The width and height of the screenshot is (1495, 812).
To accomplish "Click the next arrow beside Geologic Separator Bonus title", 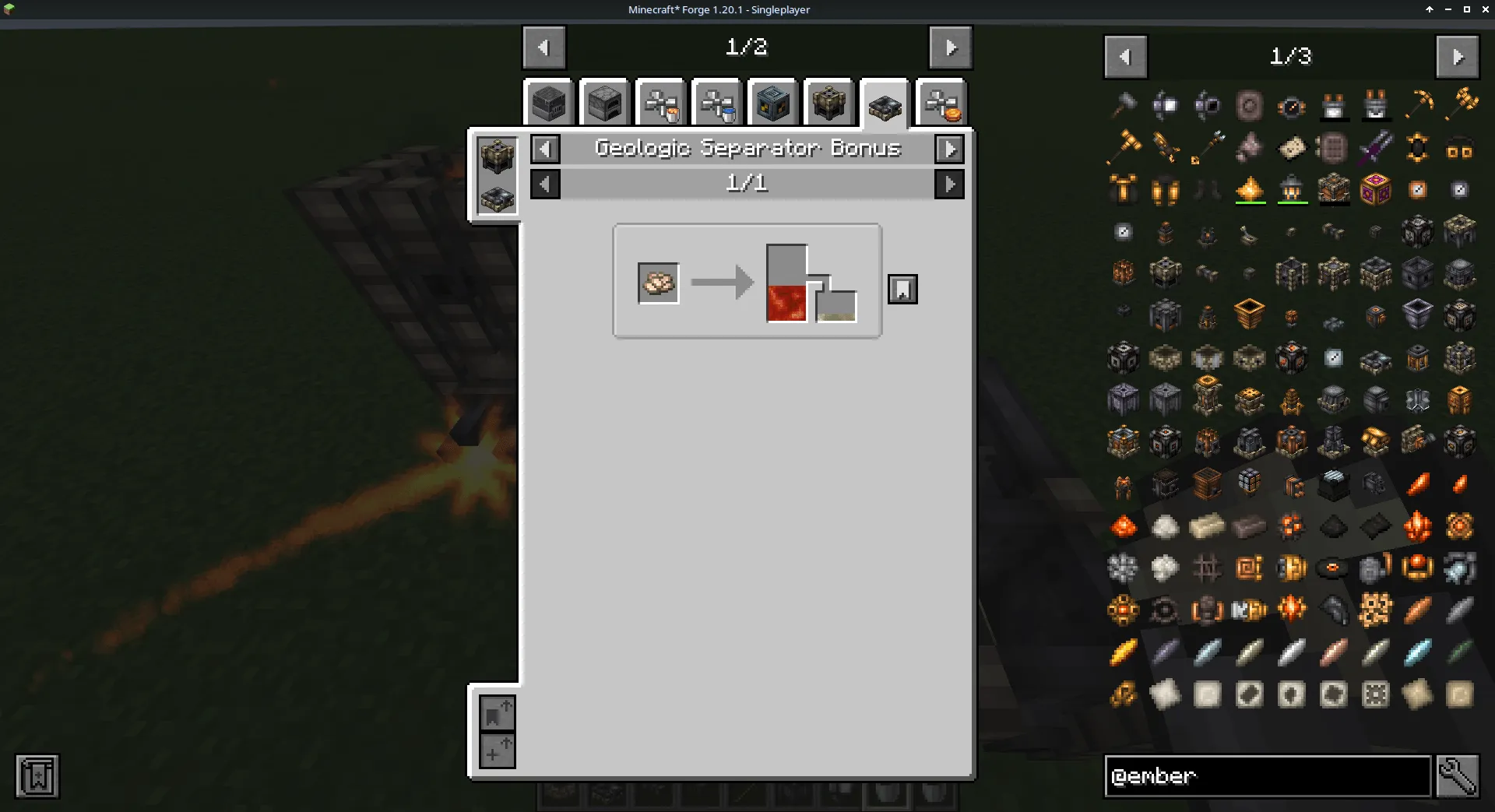I will 949,149.
